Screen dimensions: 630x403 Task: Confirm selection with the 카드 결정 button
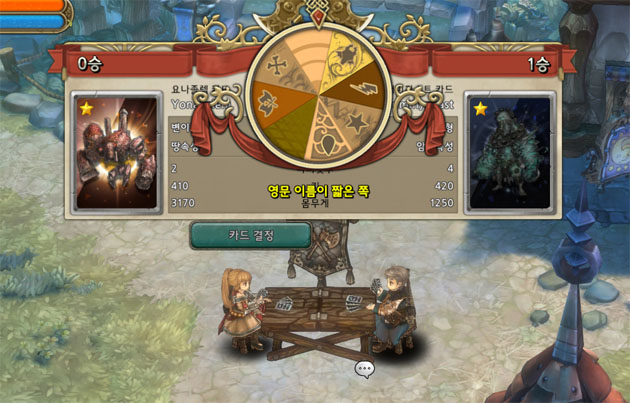[x=250, y=235]
